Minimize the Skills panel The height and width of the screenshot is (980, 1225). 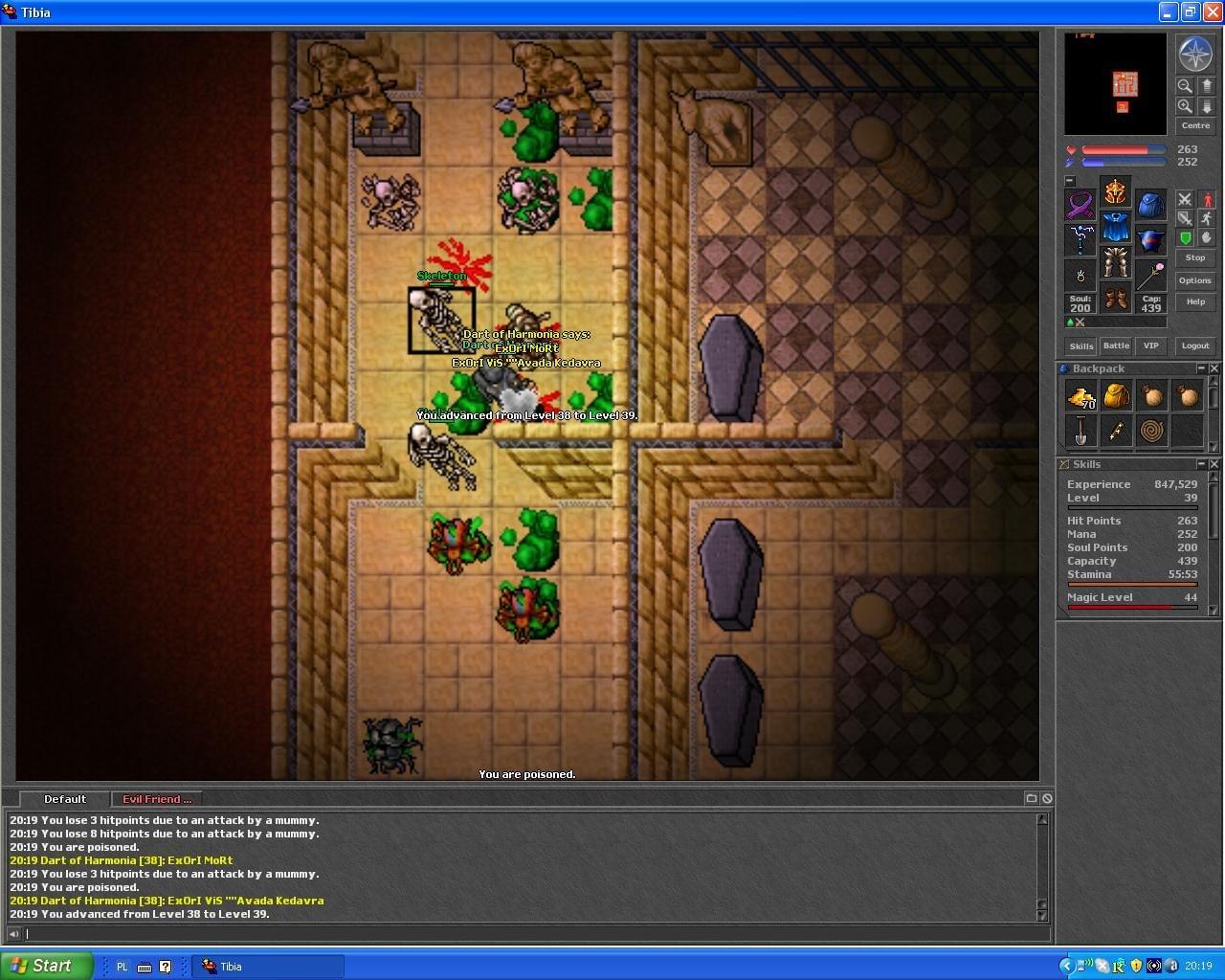tap(1201, 464)
